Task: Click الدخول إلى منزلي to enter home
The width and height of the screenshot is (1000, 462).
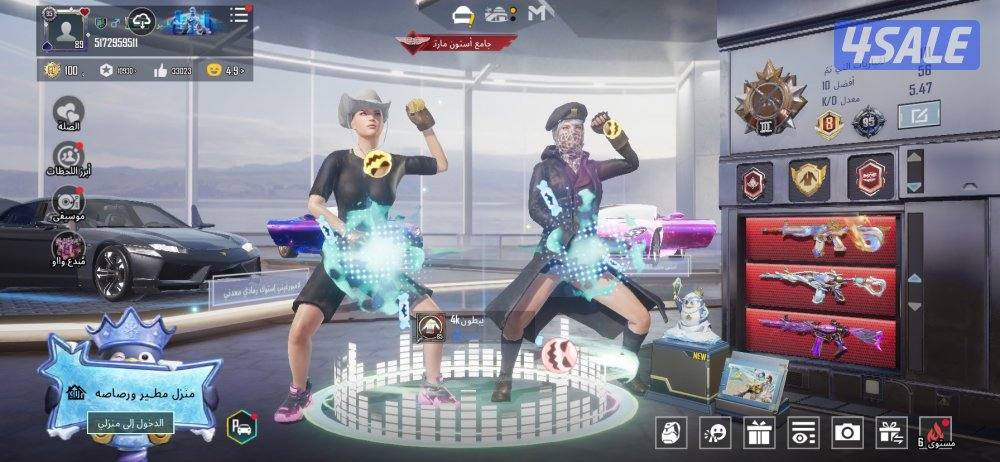Action: coord(131,423)
